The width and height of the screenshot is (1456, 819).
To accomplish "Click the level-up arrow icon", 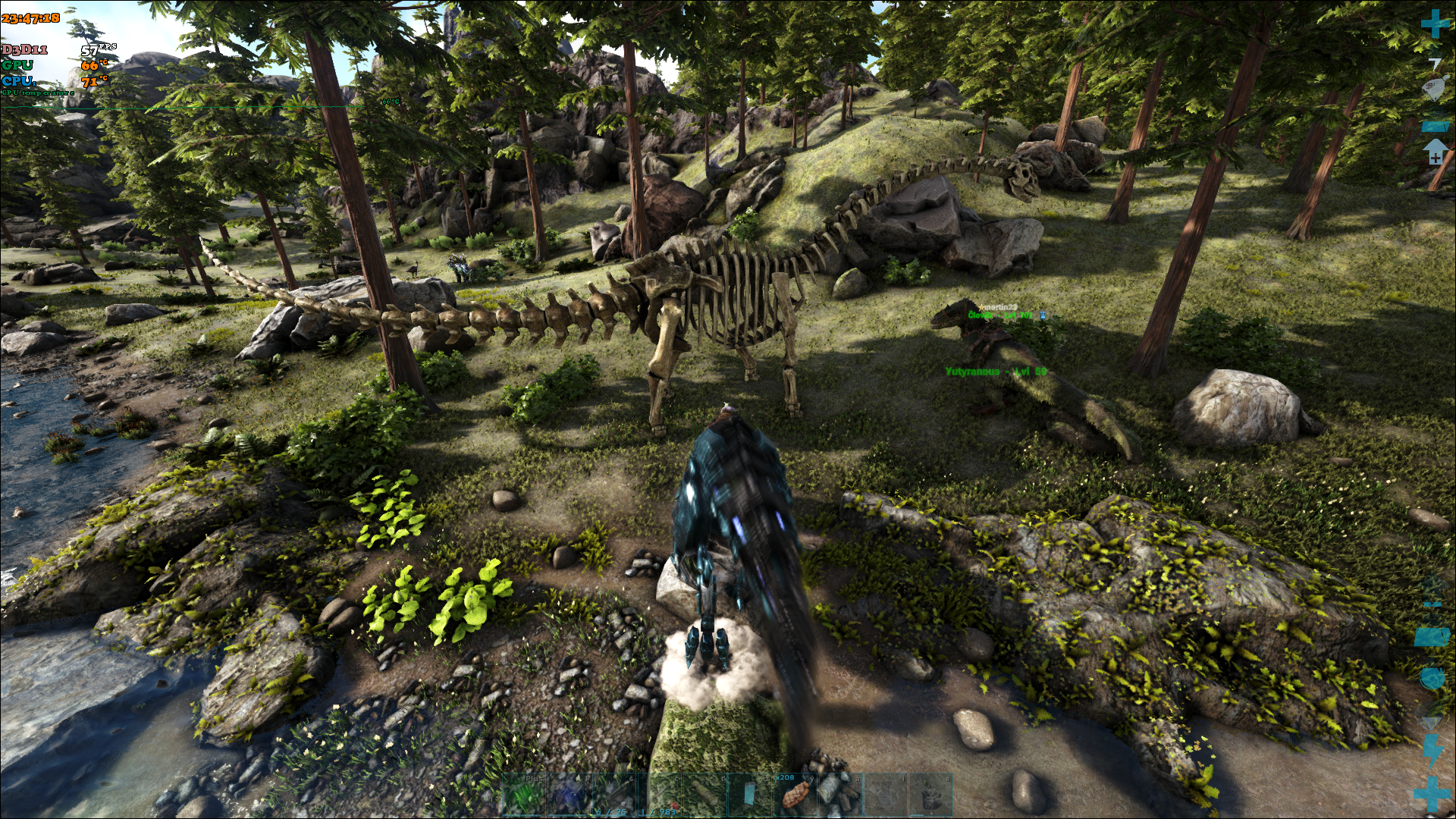I will click(x=1435, y=151).
